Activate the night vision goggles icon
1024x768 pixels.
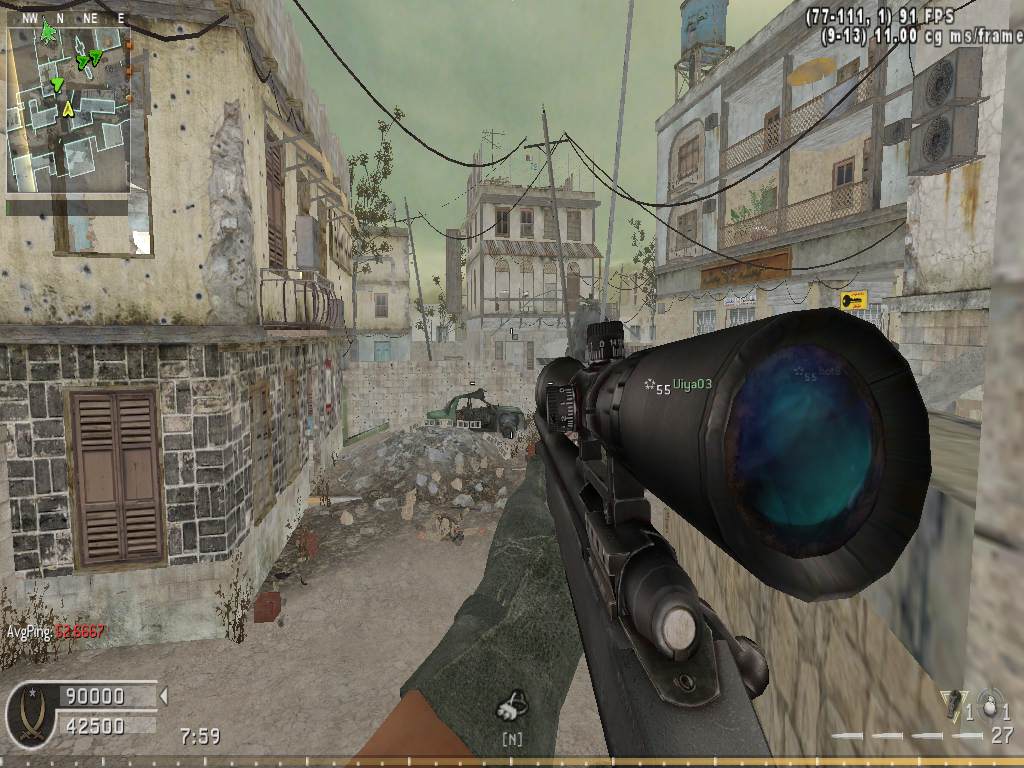[512, 708]
